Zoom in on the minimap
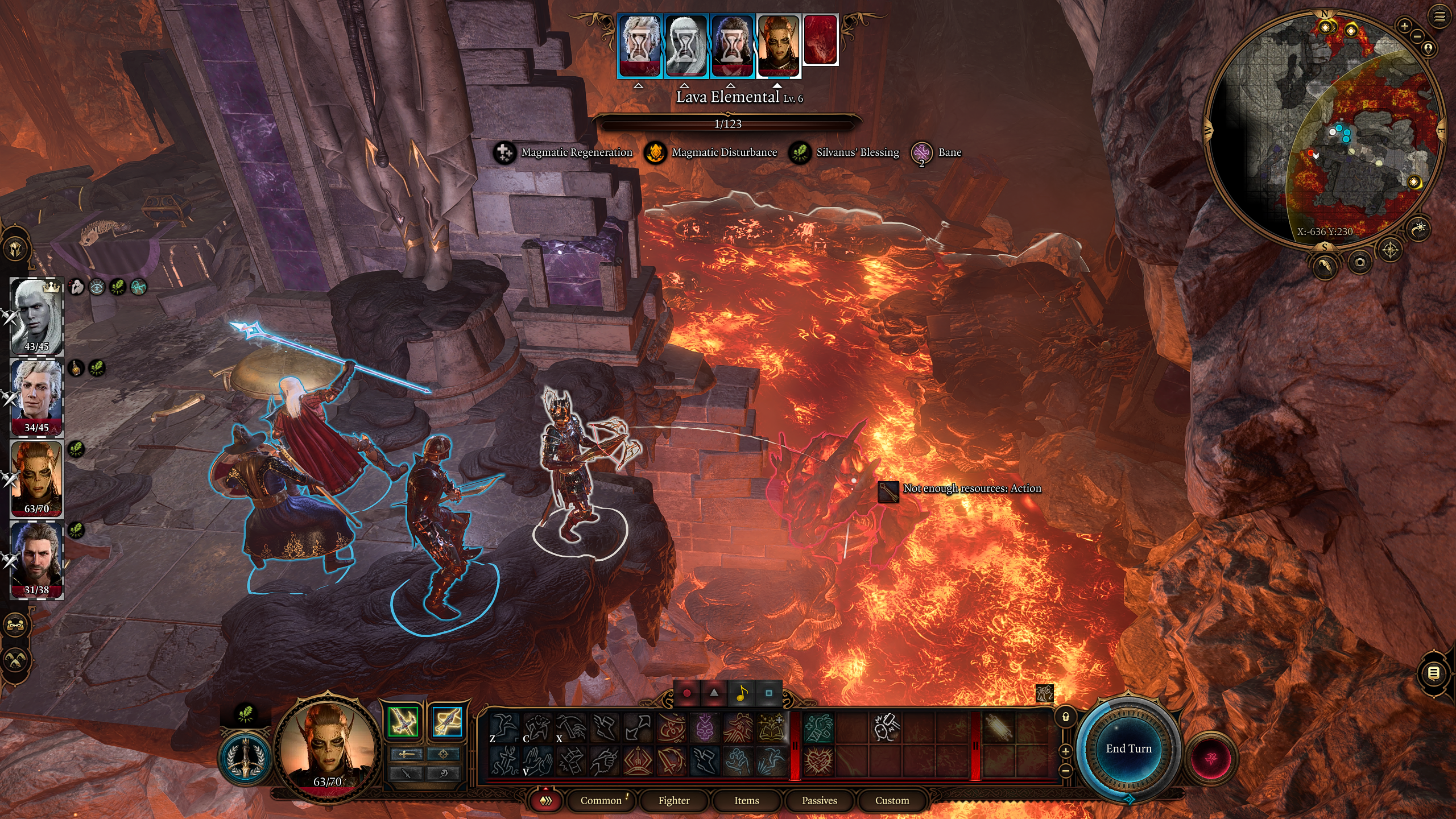 [1404, 26]
